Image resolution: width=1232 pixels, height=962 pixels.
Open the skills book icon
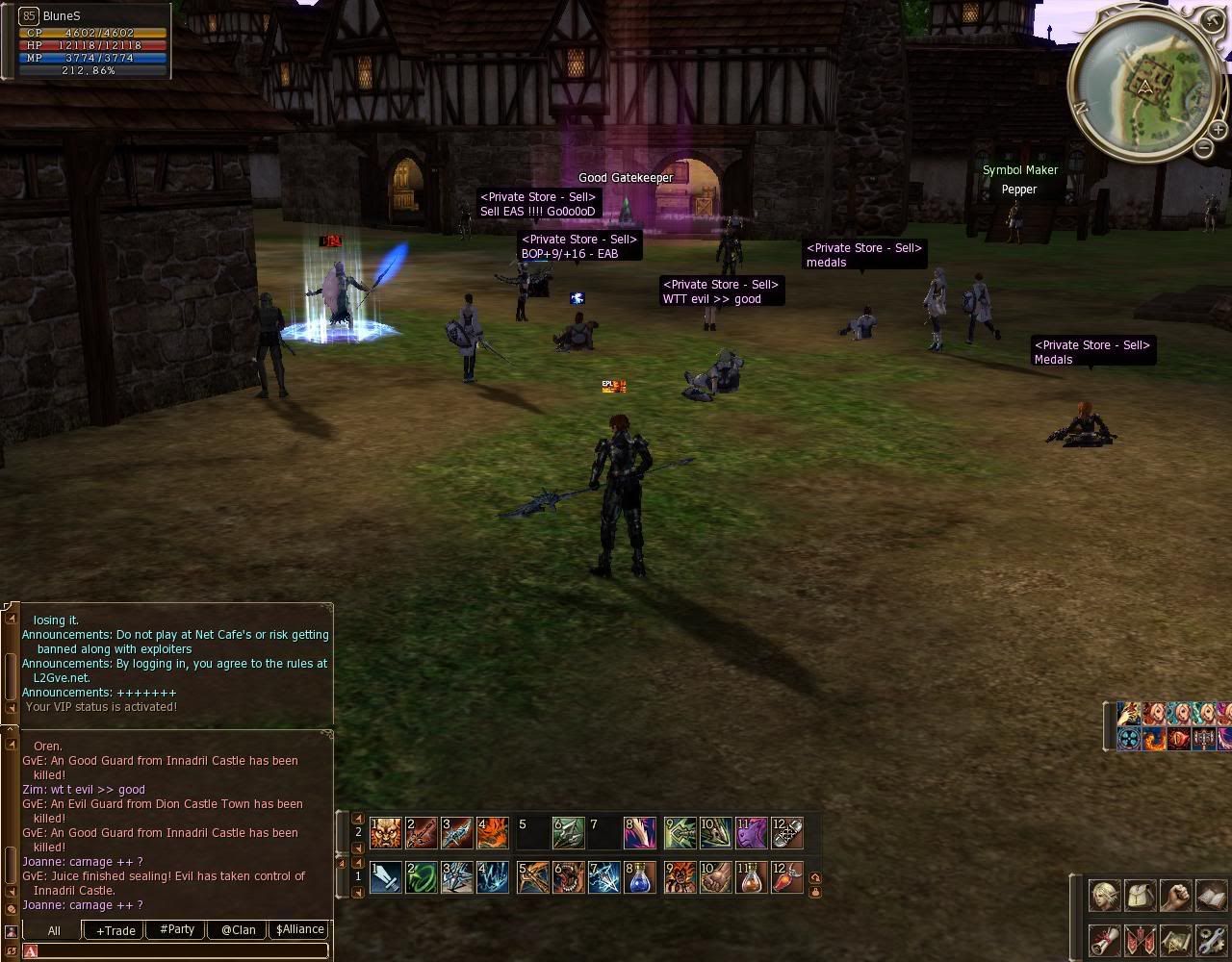point(1211,896)
